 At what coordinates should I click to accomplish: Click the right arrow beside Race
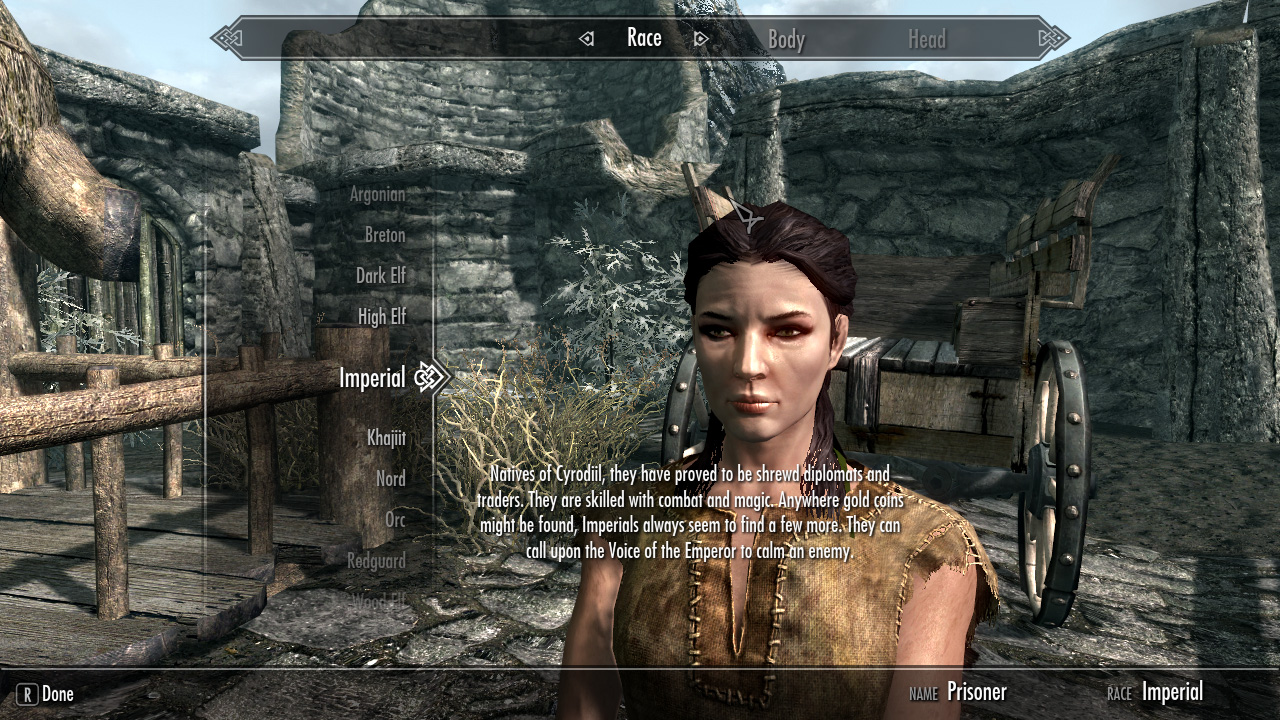[701, 39]
